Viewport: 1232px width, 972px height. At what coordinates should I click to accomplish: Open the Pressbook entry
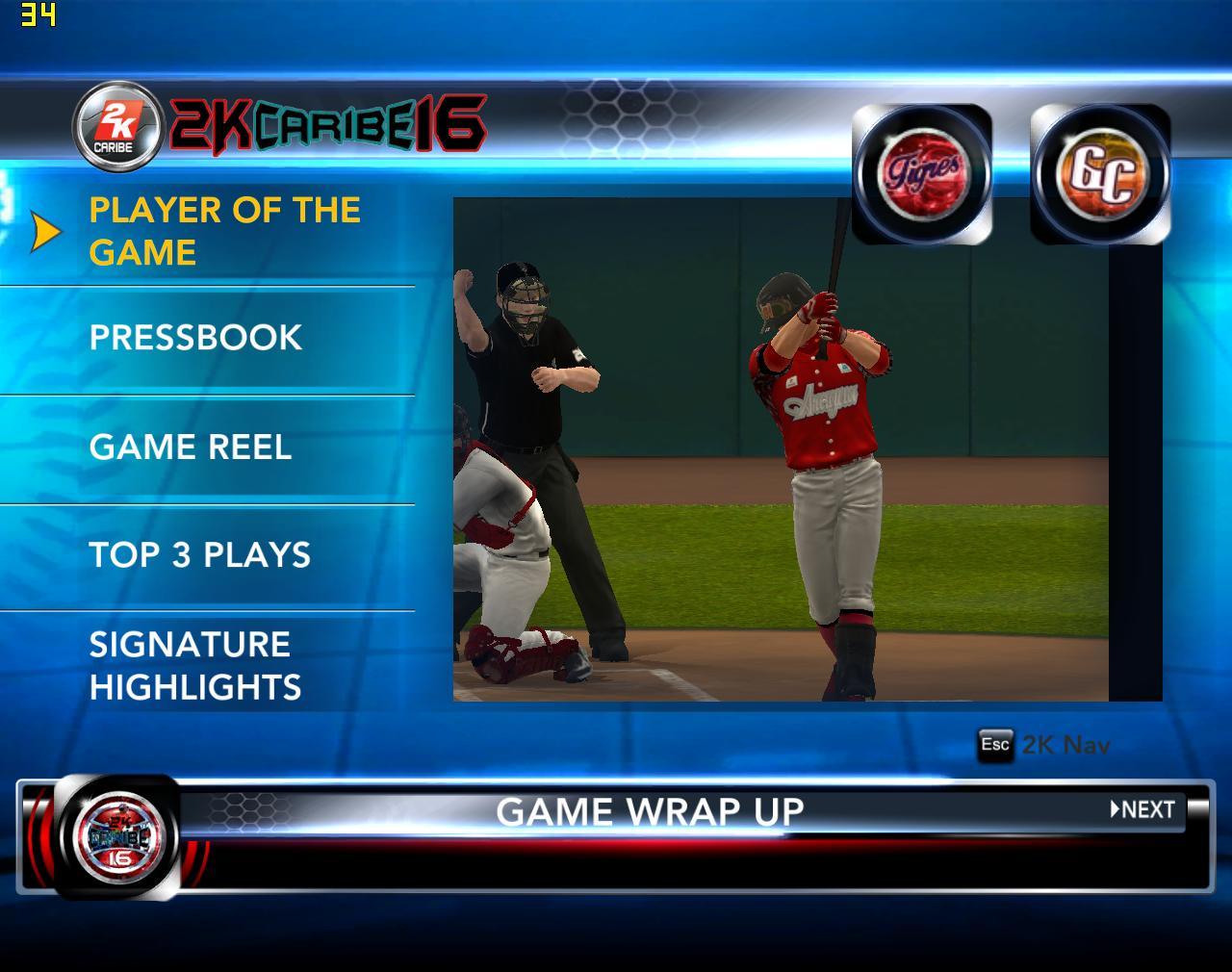(x=195, y=338)
